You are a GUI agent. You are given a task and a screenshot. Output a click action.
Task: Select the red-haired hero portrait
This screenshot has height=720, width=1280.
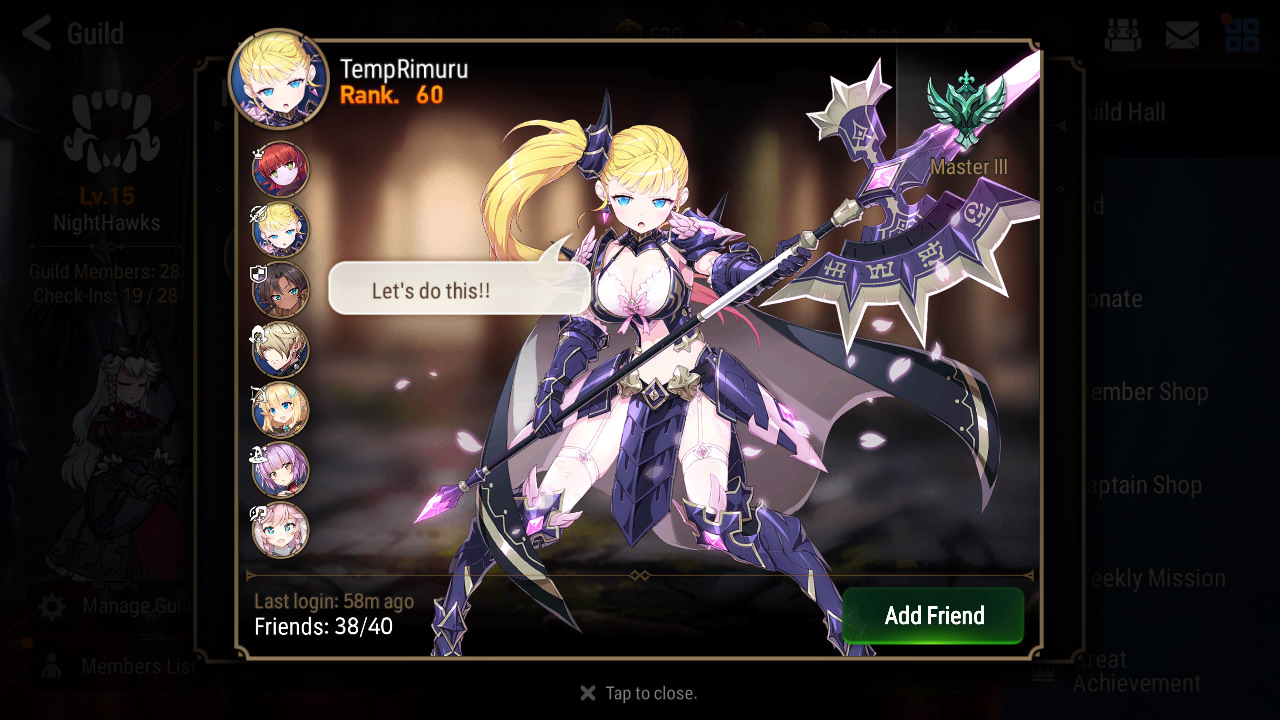[280, 170]
